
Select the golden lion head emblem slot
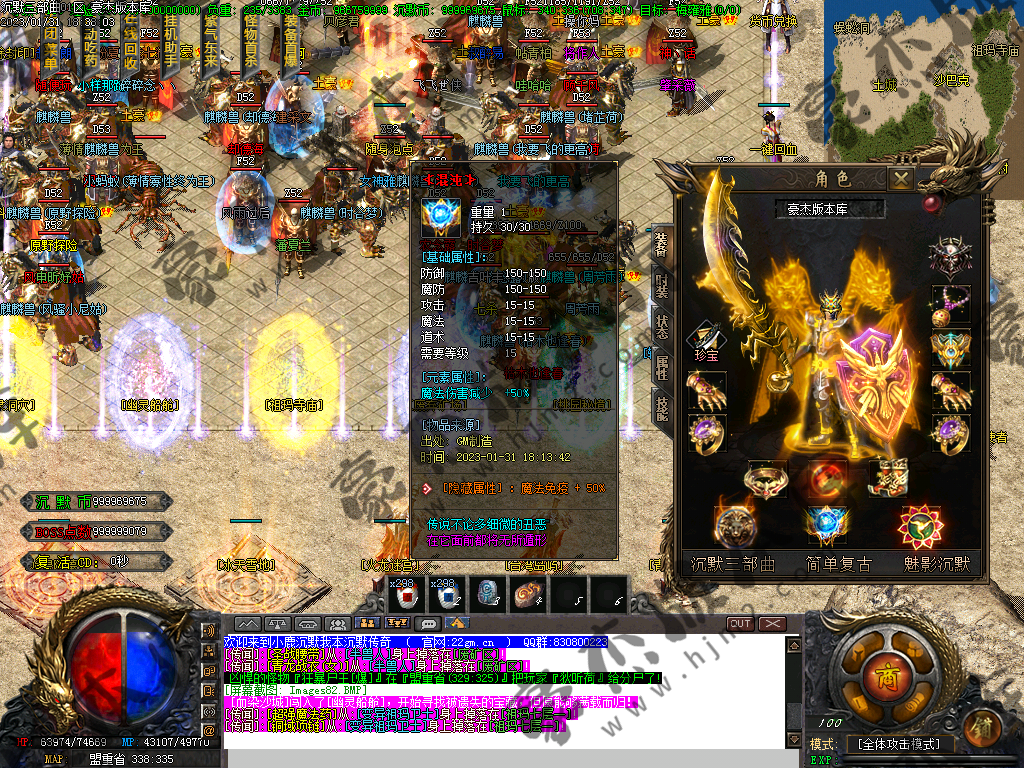click(735, 524)
